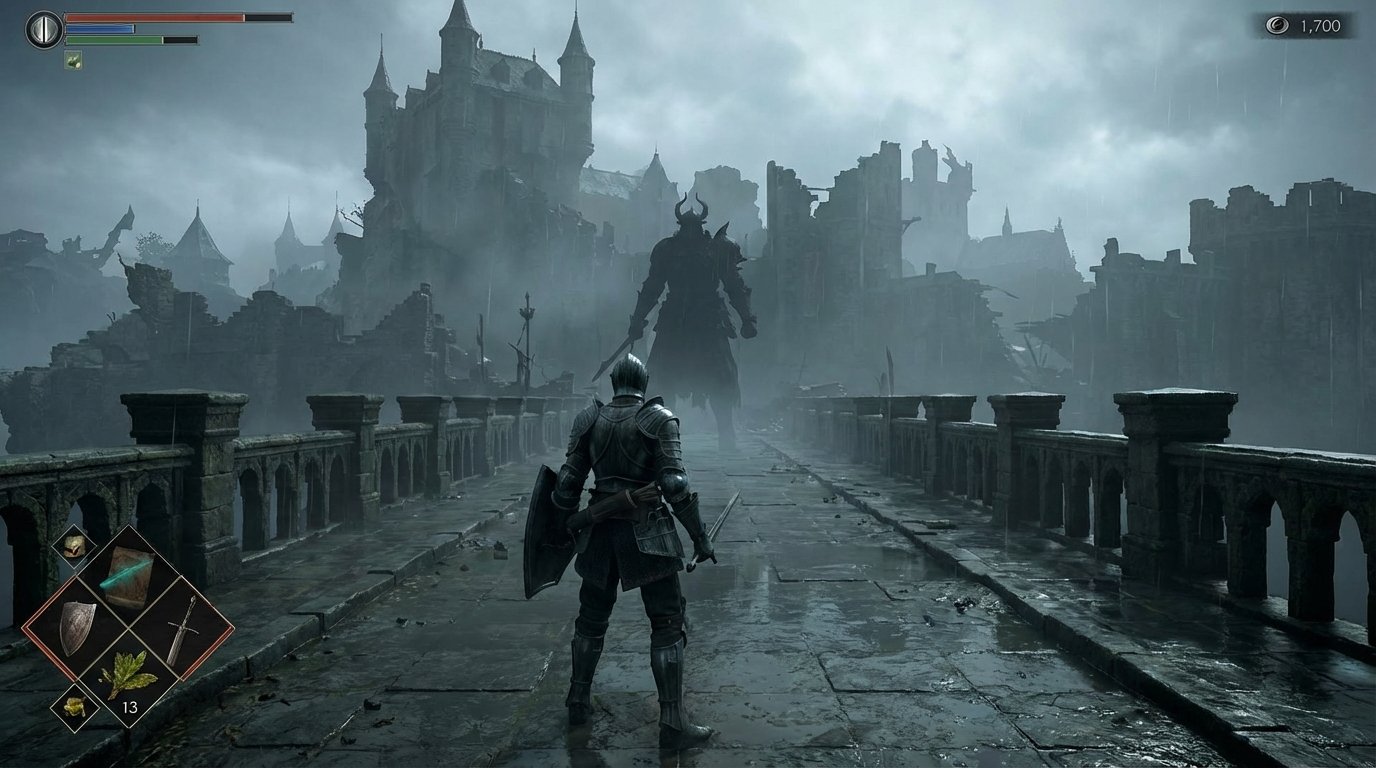Select the equipped shield slot

tap(76, 628)
